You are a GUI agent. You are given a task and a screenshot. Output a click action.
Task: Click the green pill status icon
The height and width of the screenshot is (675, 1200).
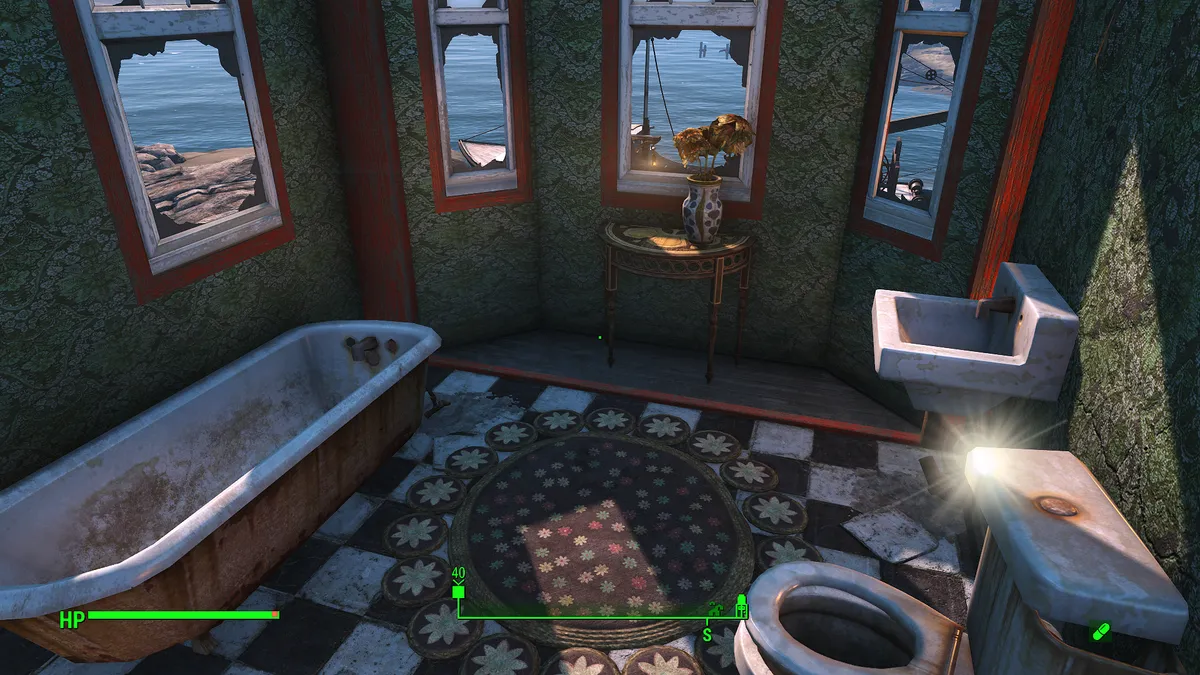point(1101,632)
